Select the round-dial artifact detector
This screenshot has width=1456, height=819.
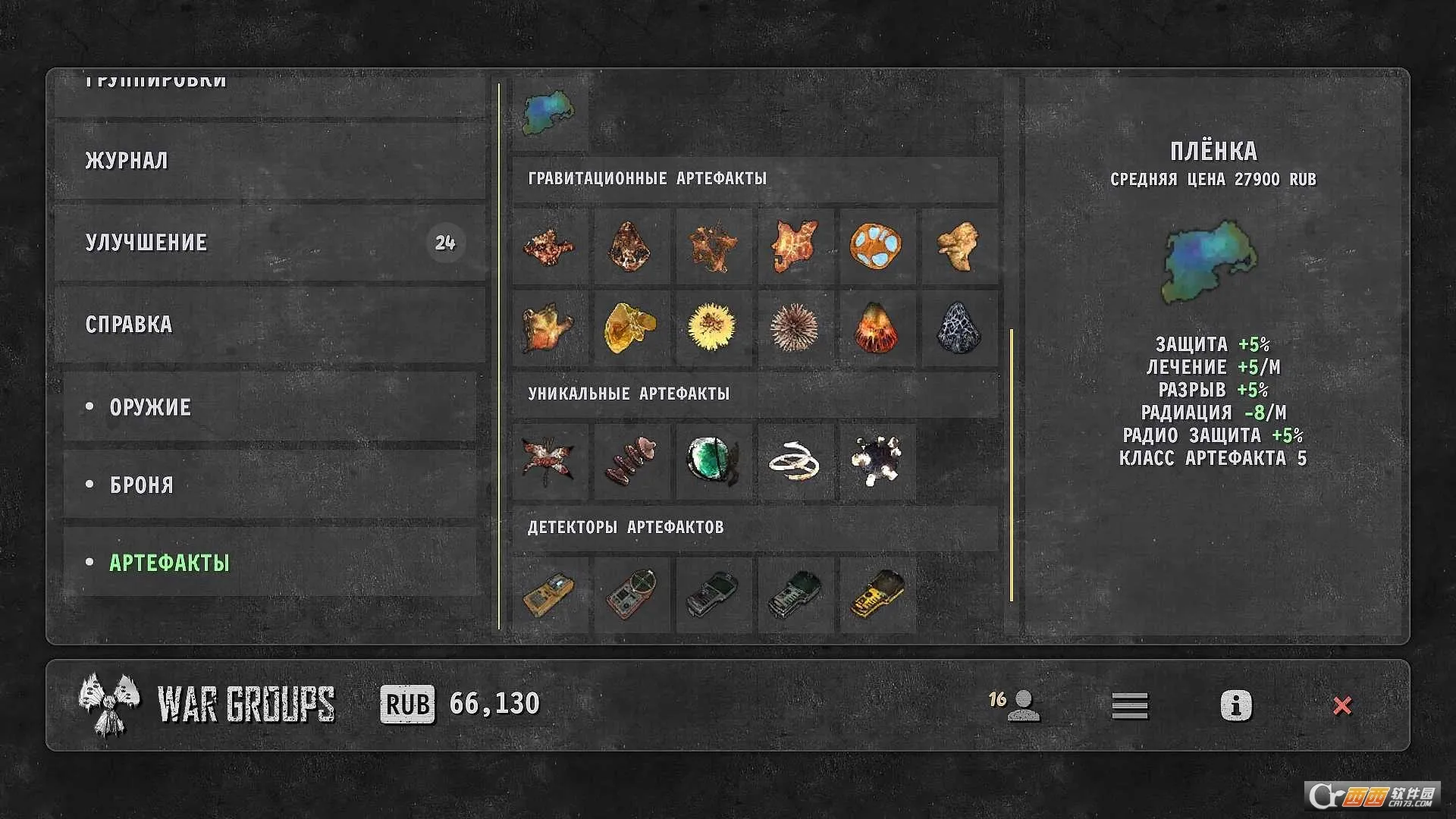[631, 595]
